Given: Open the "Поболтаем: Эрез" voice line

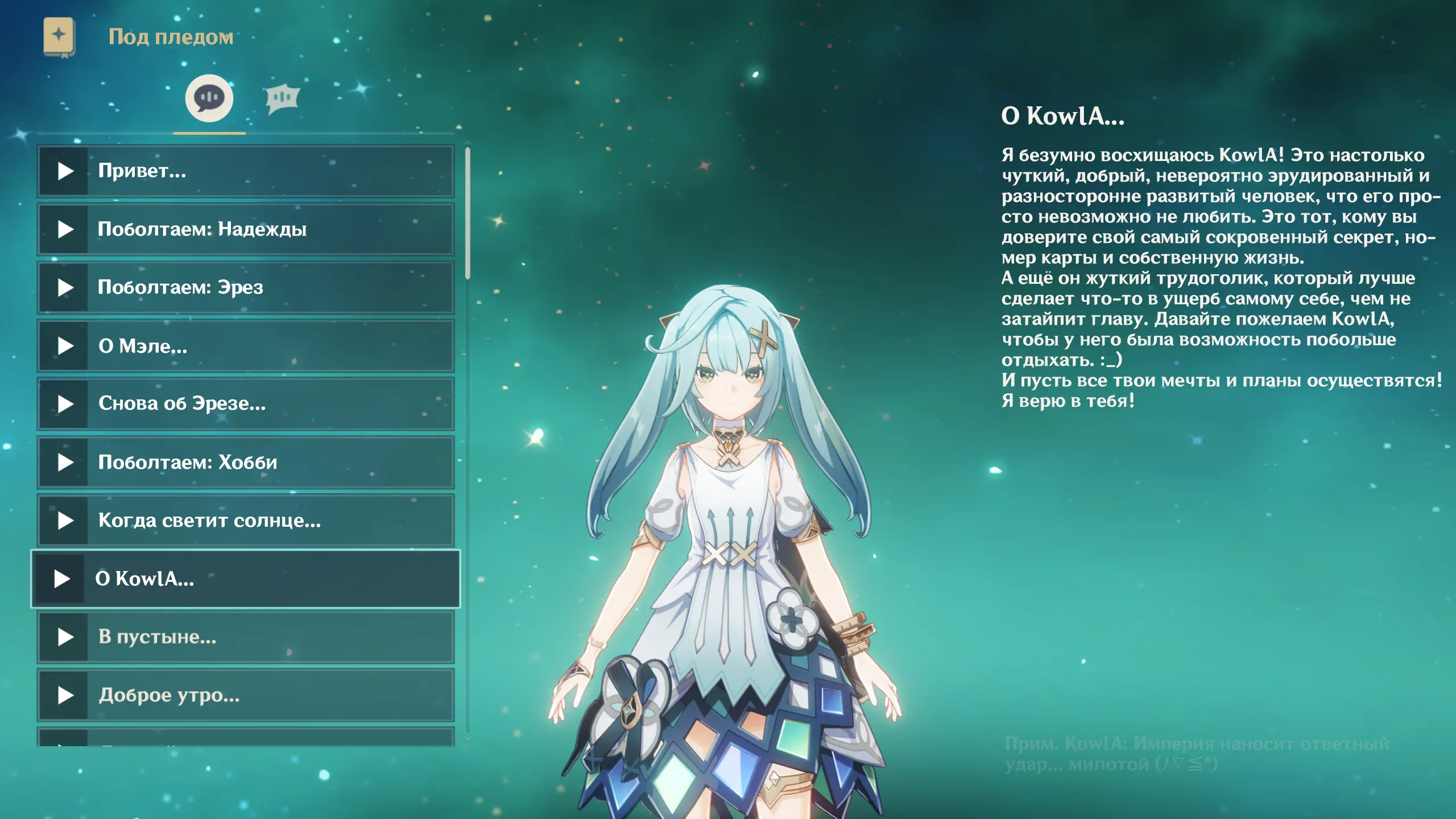Looking at the screenshot, I should point(246,288).
